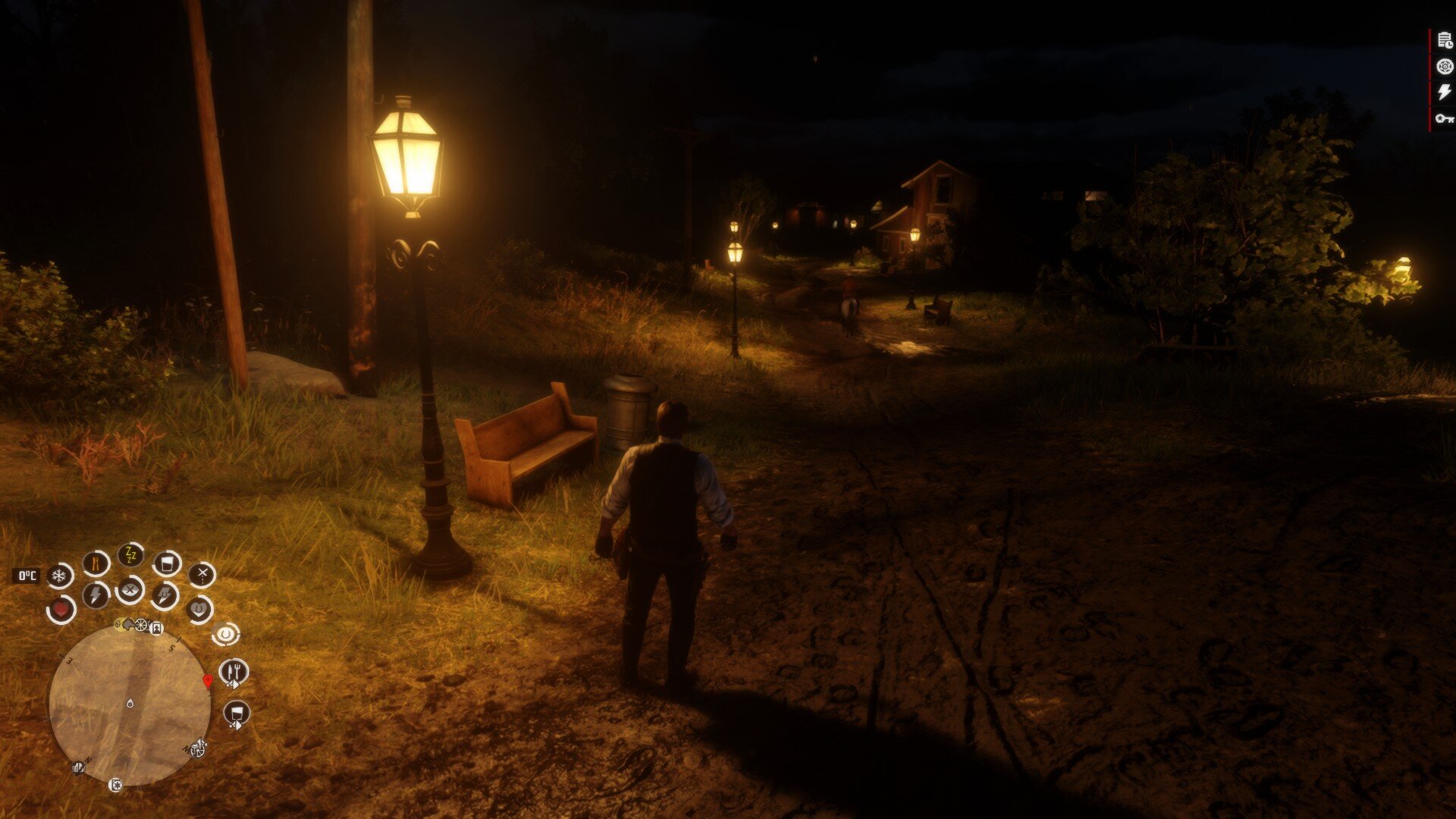Click the lightning bolt icon in the sidebar
Screen dimensions: 1456x819
coord(1445,92)
